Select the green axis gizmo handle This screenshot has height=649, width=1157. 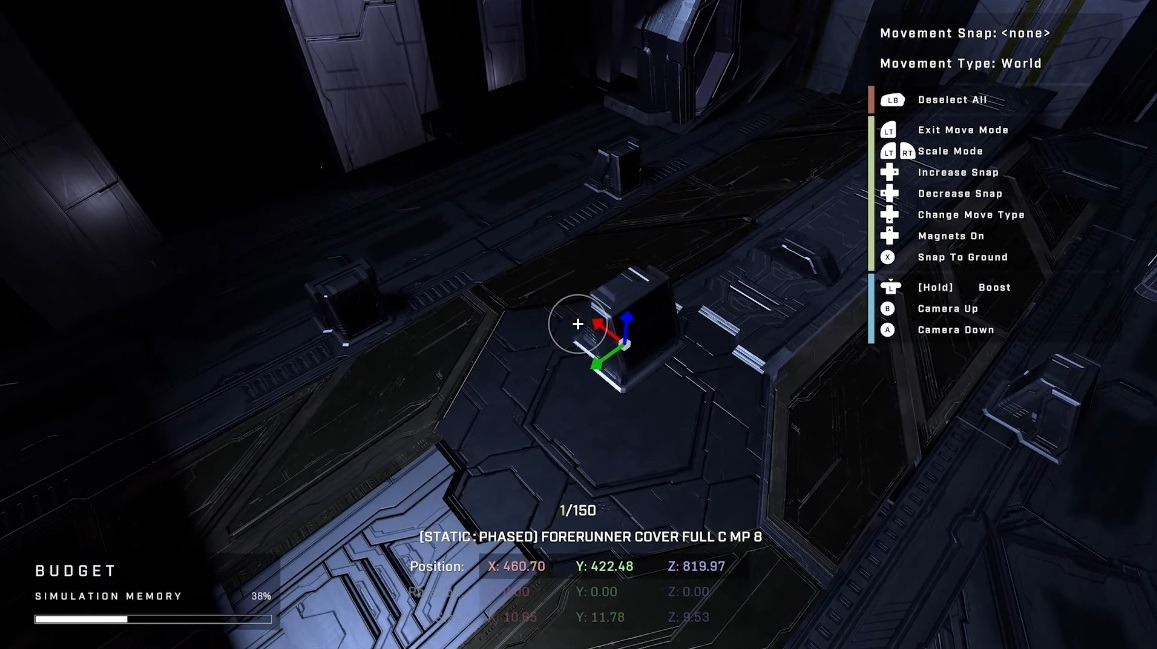[599, 362]
